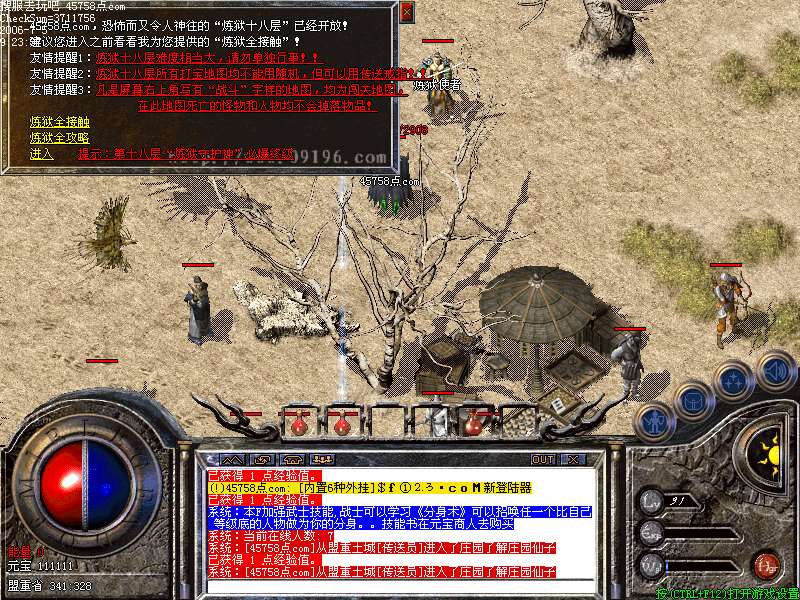Click the OUT button above the chat

[x=542, y=459]
